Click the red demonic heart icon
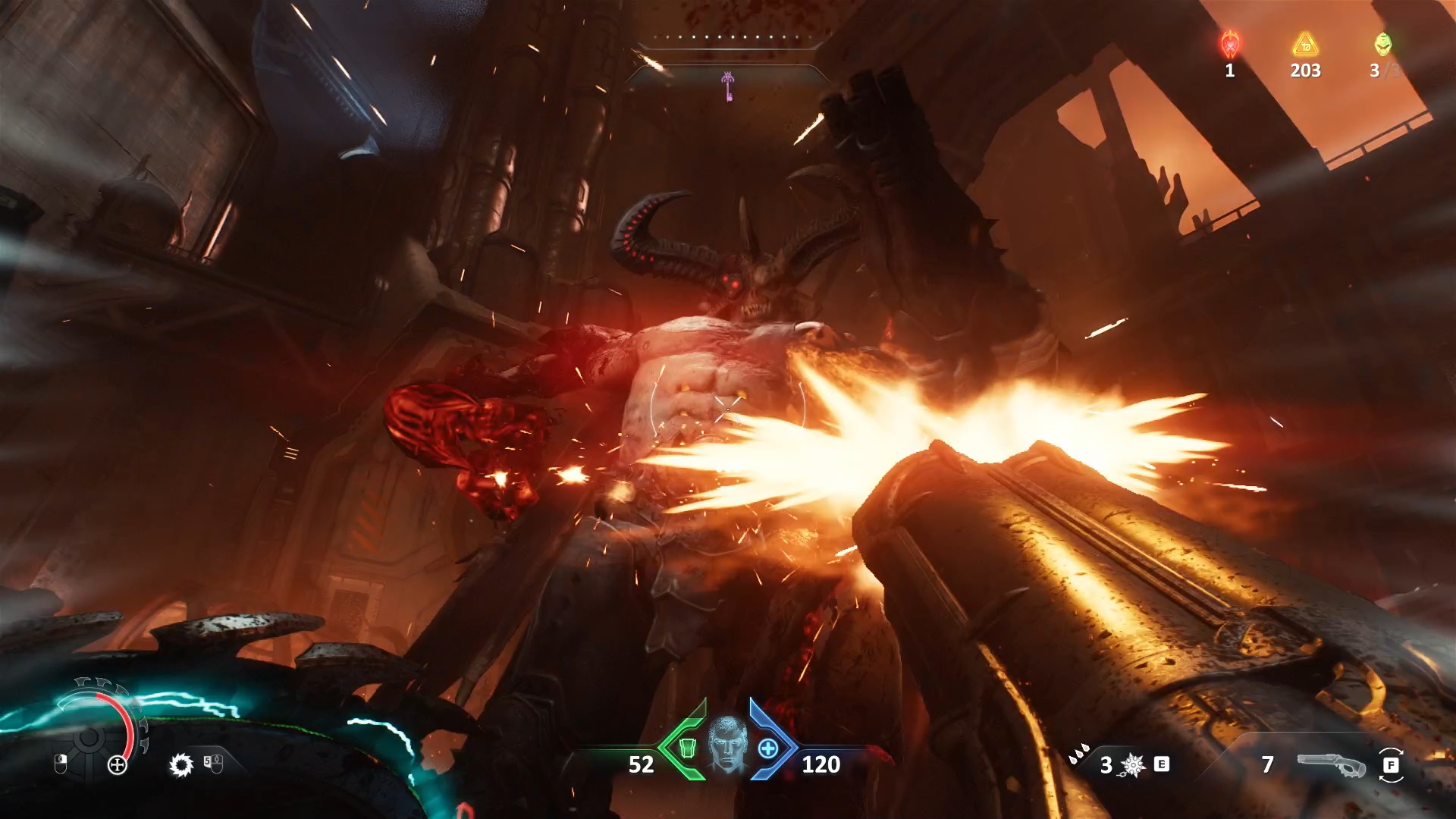Screen dimensions: 1456x819 (1230, 44)
